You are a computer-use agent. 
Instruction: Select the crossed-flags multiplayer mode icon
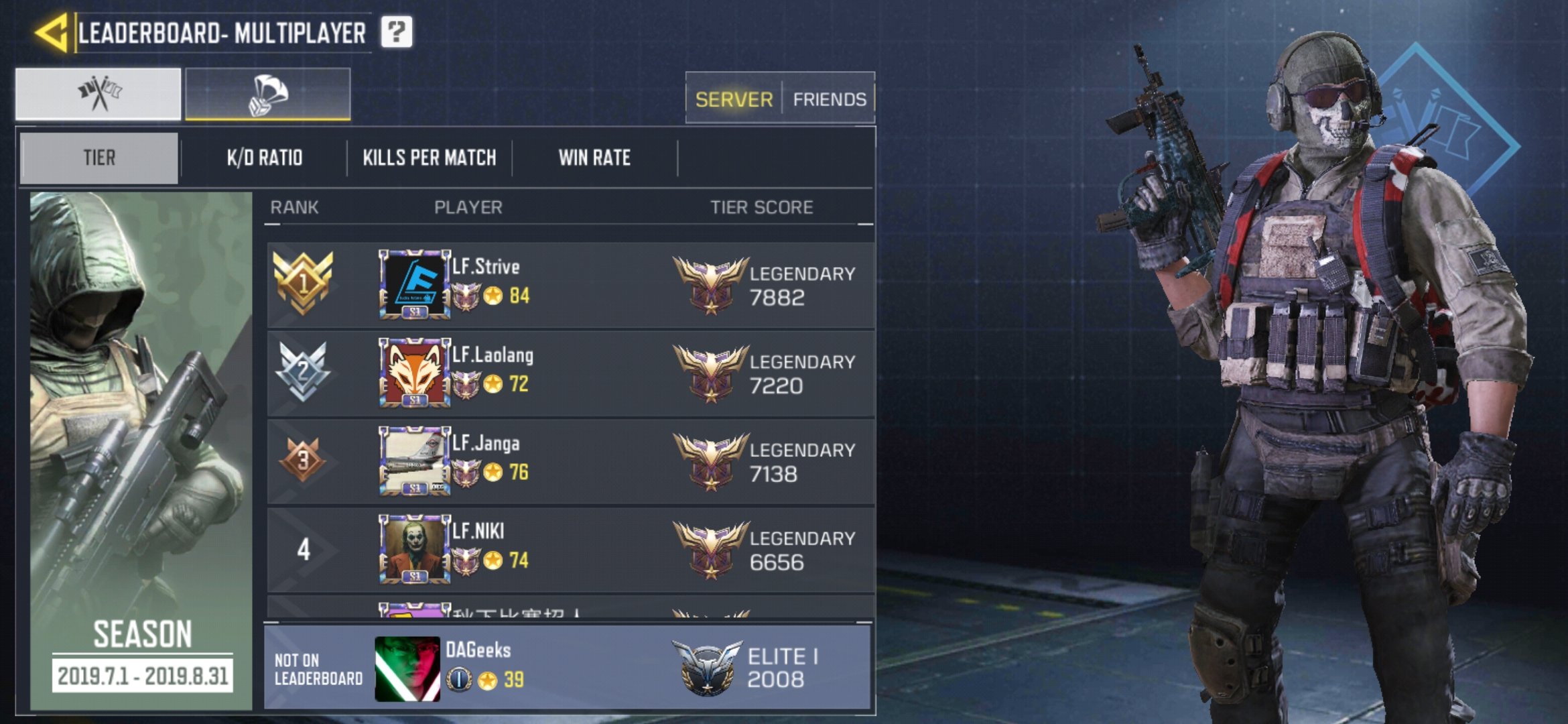[99, 94]
